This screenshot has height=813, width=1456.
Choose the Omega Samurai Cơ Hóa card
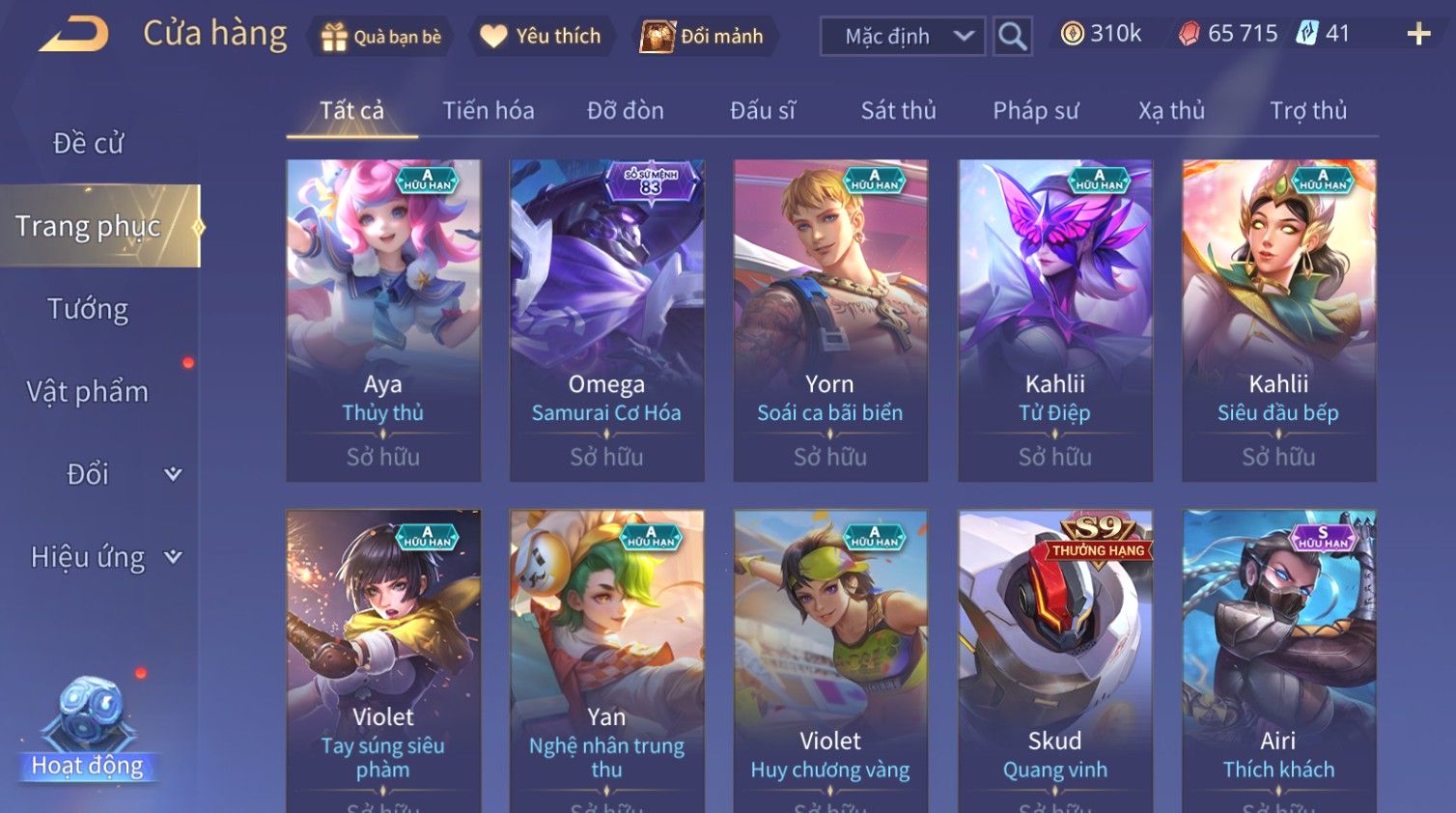pos(606,320)
